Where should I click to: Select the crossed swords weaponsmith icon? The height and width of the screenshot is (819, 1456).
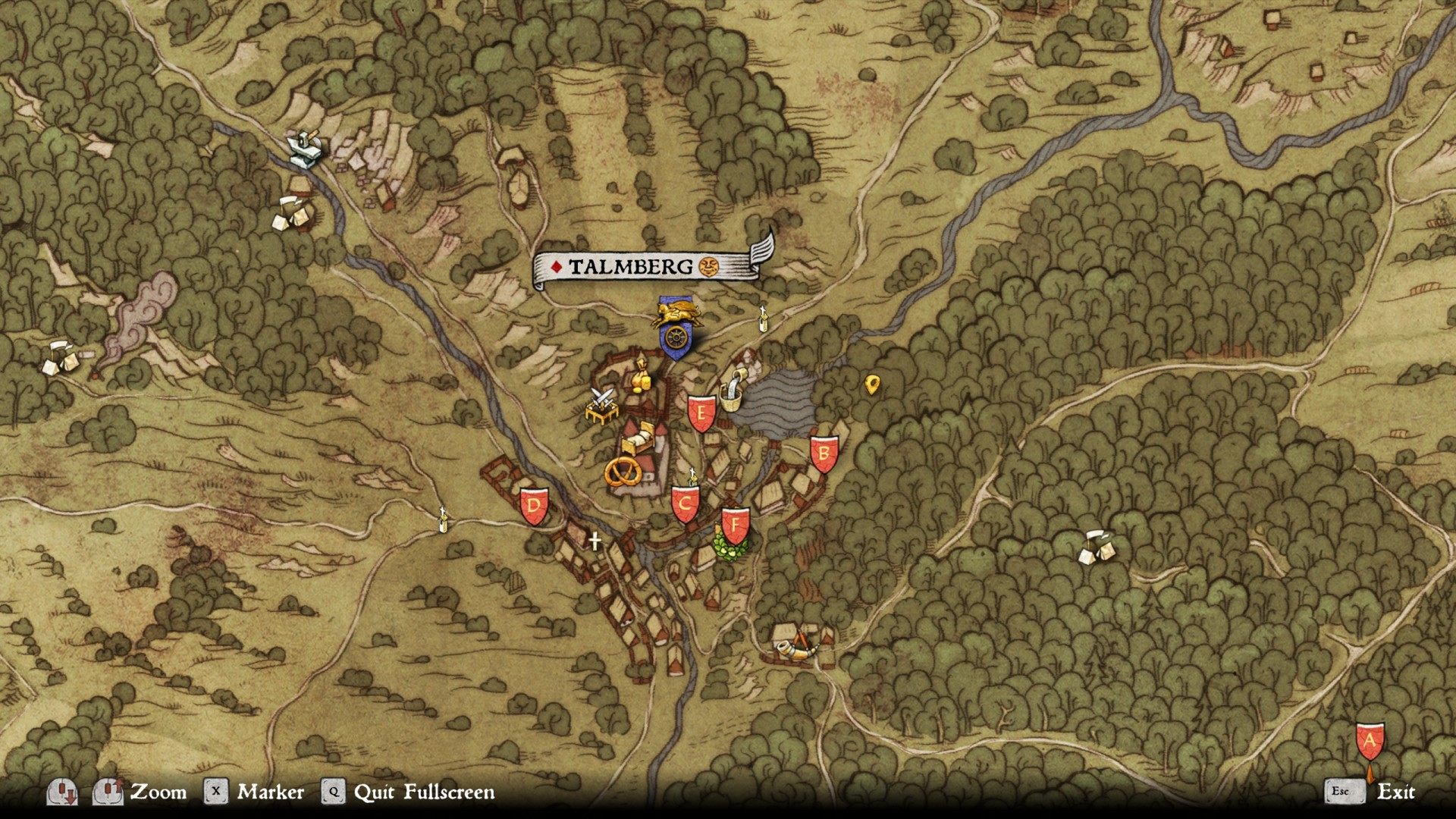[x=603, y=404]
